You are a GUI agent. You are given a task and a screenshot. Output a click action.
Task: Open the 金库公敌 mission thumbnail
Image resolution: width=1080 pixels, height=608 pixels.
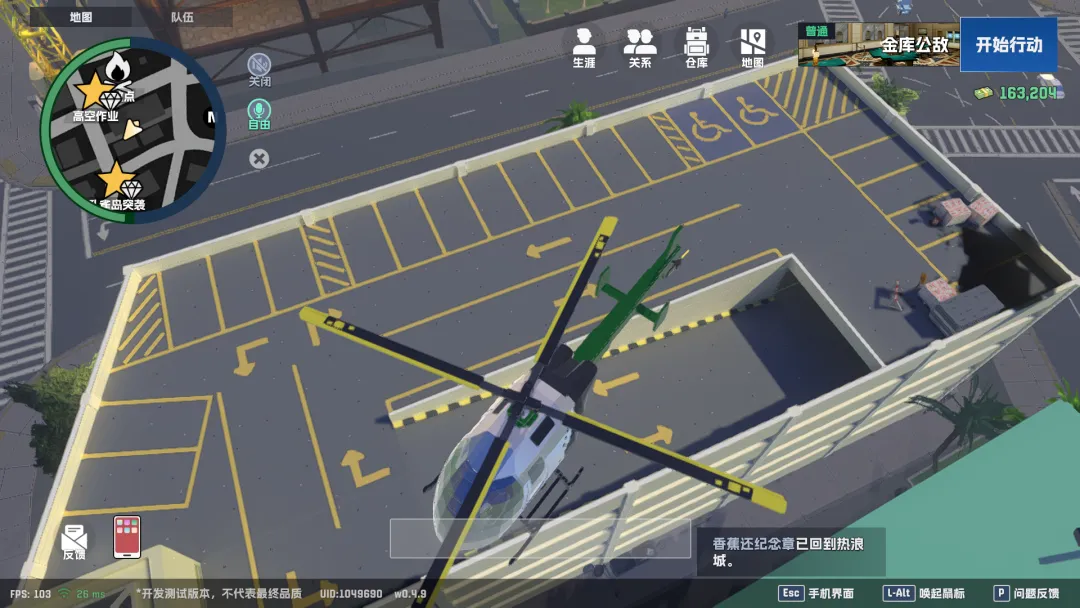[877, 45]
